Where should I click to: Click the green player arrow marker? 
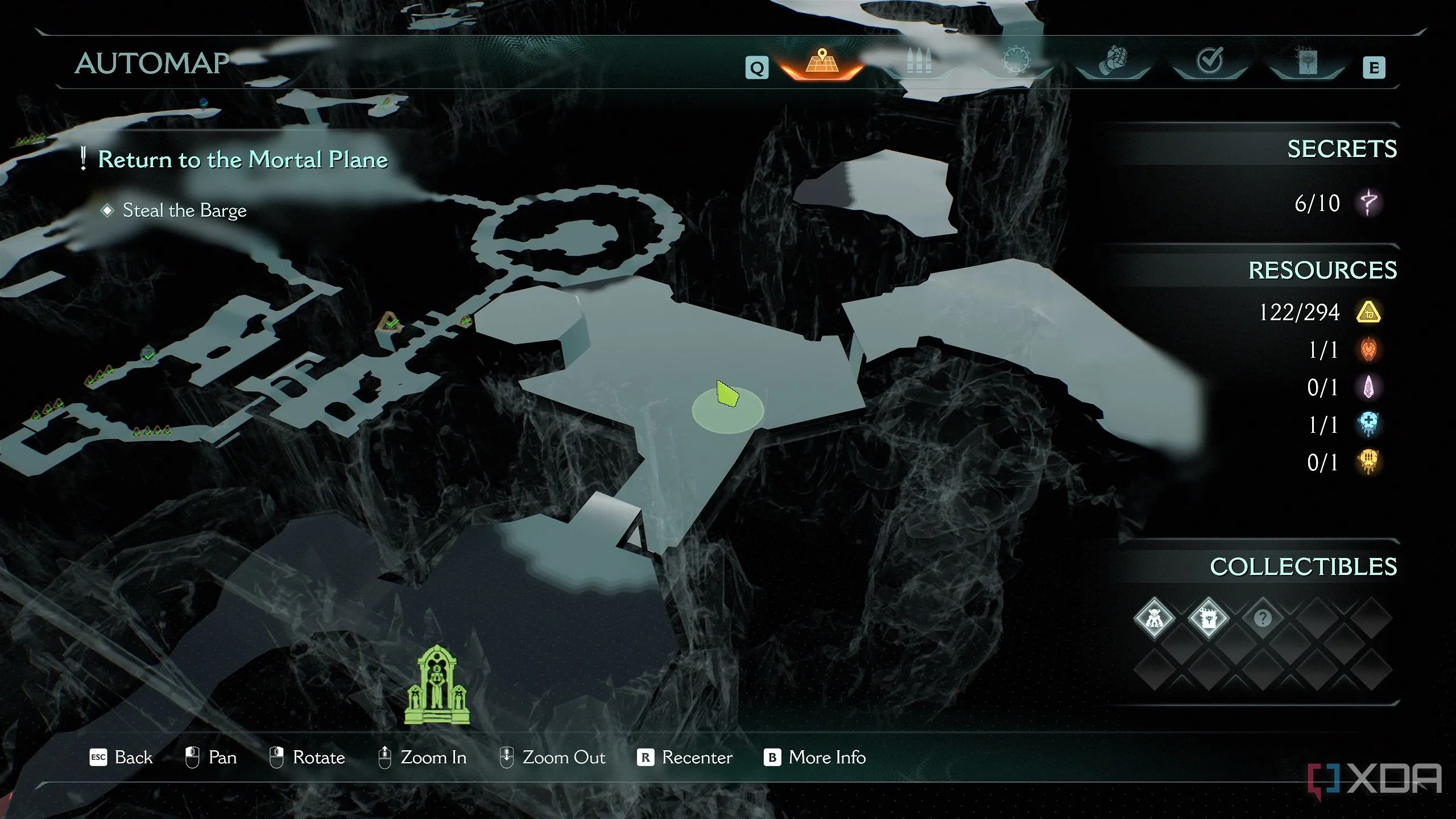(727, 394)
